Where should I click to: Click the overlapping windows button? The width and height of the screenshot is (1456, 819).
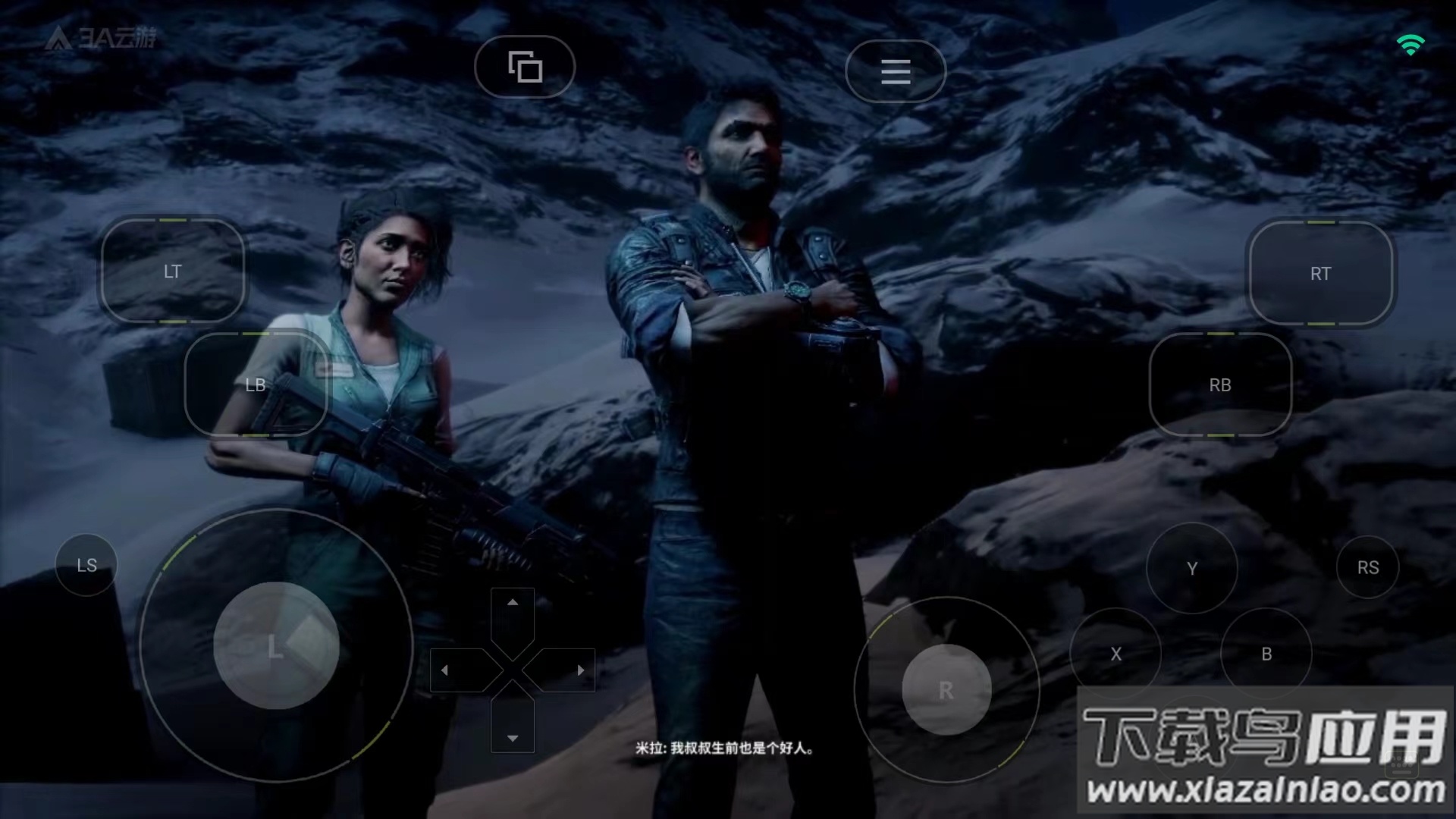click(x=525, y=67)
